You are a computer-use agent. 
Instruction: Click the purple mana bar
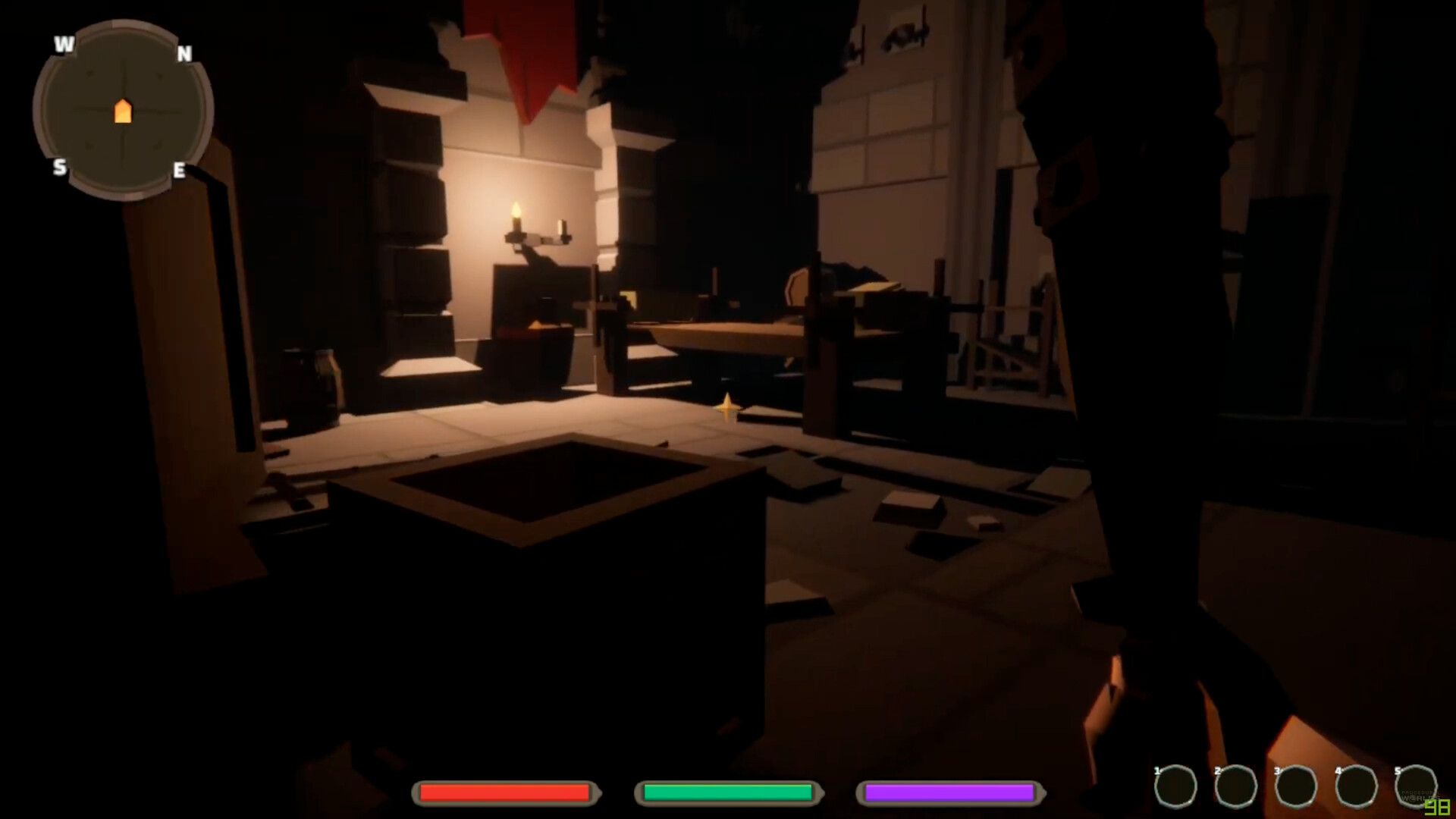(x=950, y=793)
